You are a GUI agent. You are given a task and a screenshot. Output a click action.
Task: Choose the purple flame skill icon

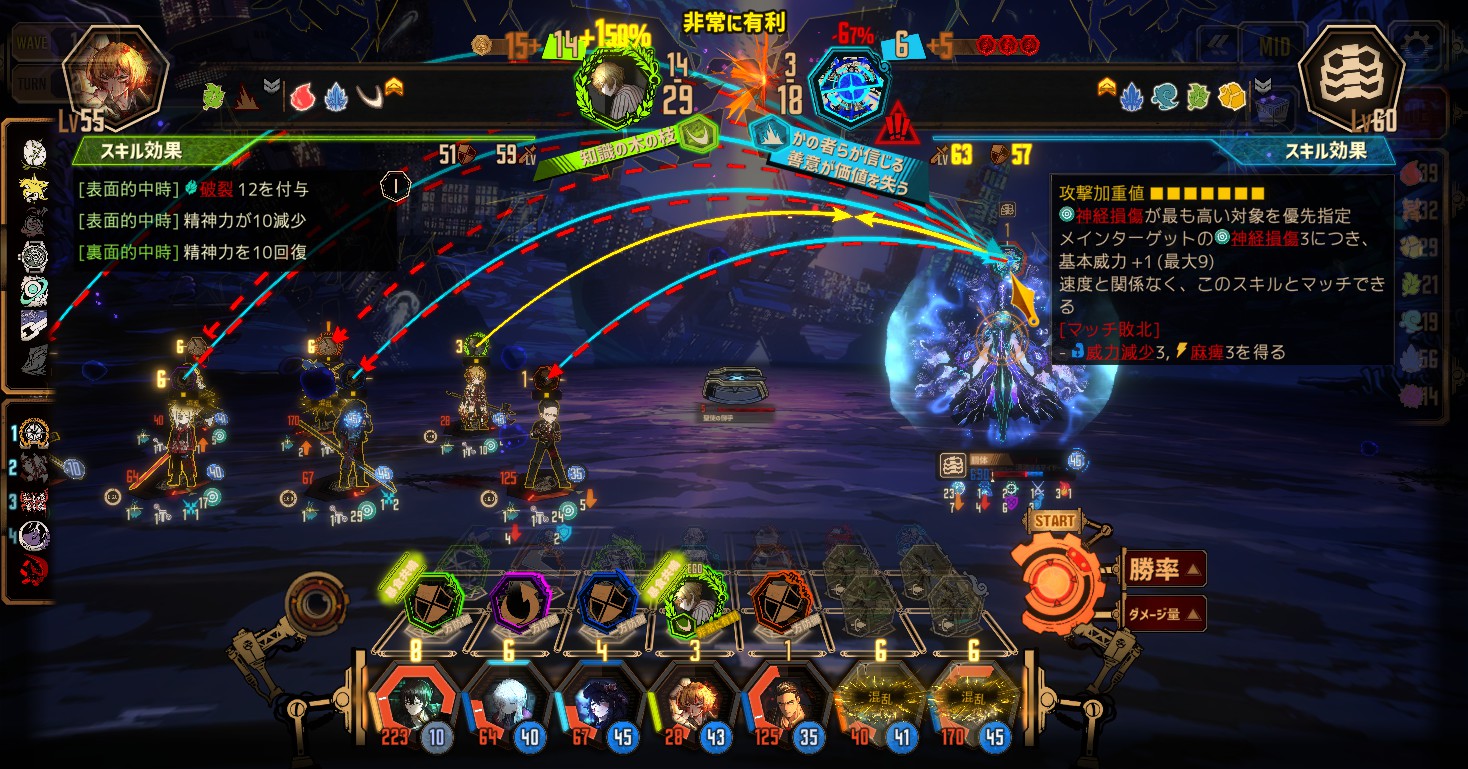point(520,602)
